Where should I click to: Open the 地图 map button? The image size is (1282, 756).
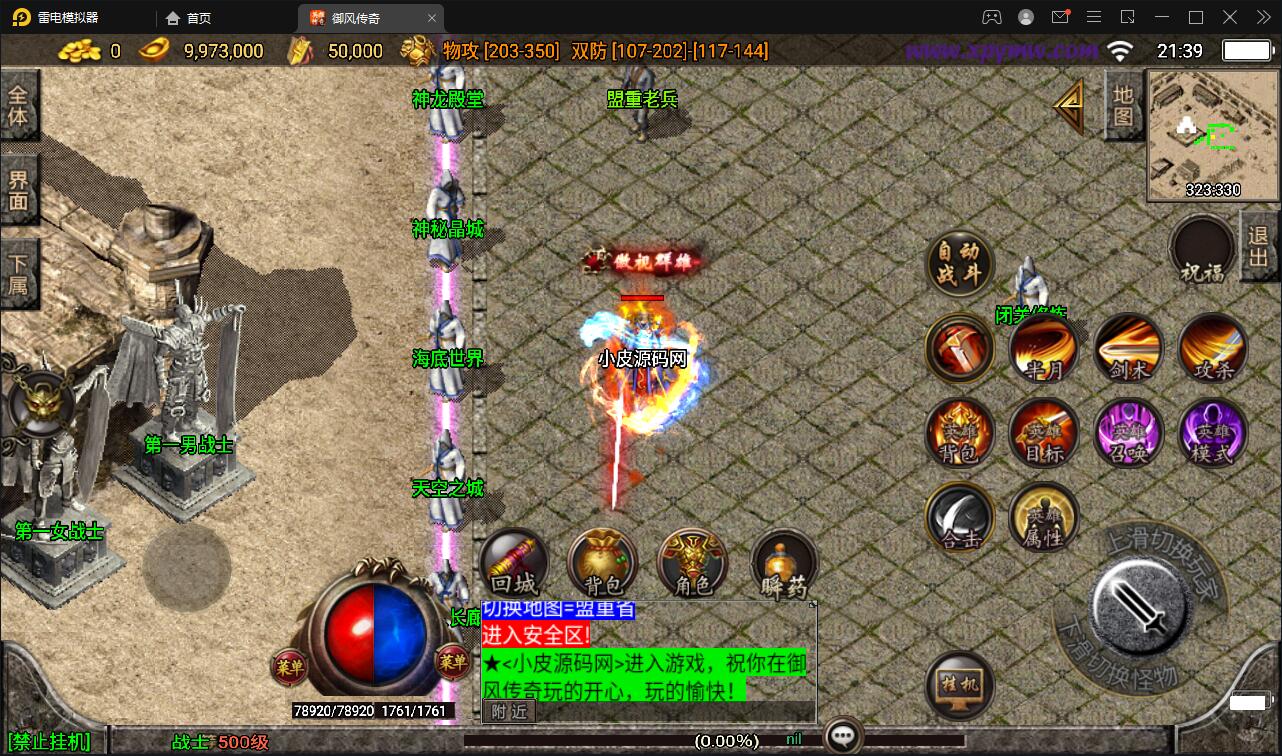pyautogui.click(x=1124, y=106)
